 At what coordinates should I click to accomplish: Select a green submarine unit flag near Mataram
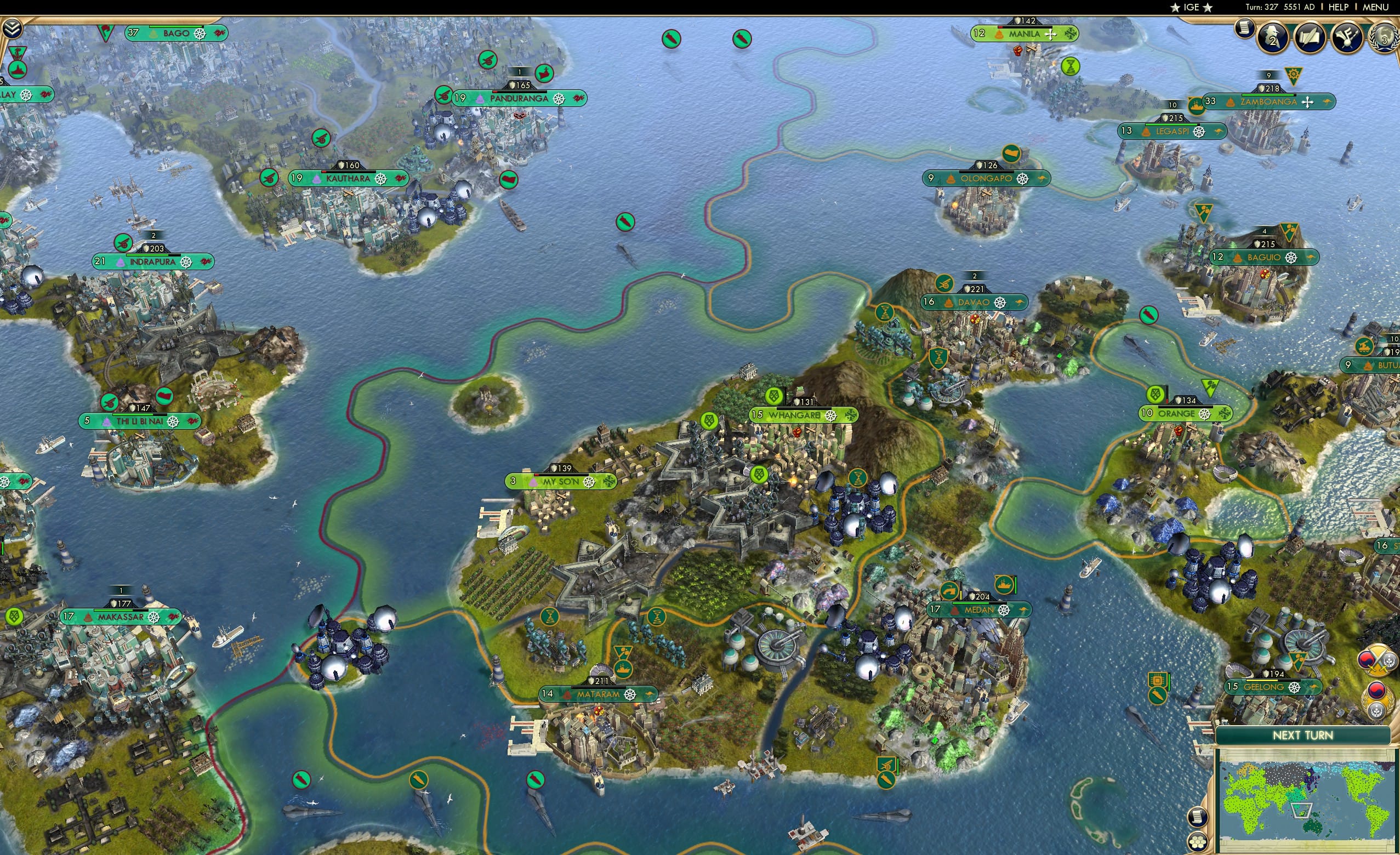click(537, 779)
